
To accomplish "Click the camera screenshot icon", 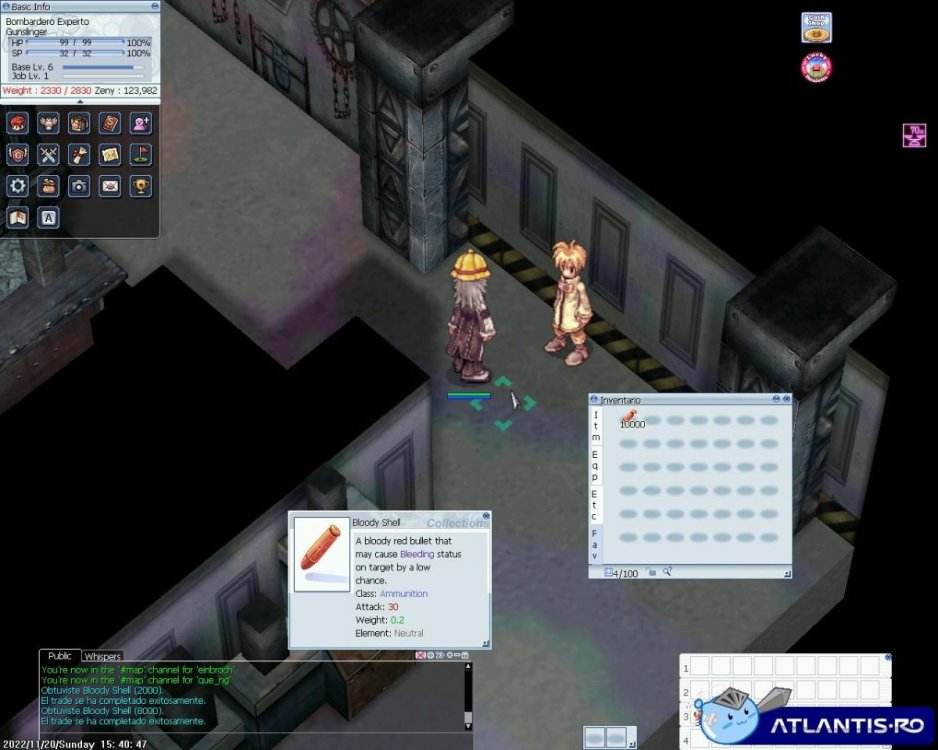I will click(x=79, y=186).
